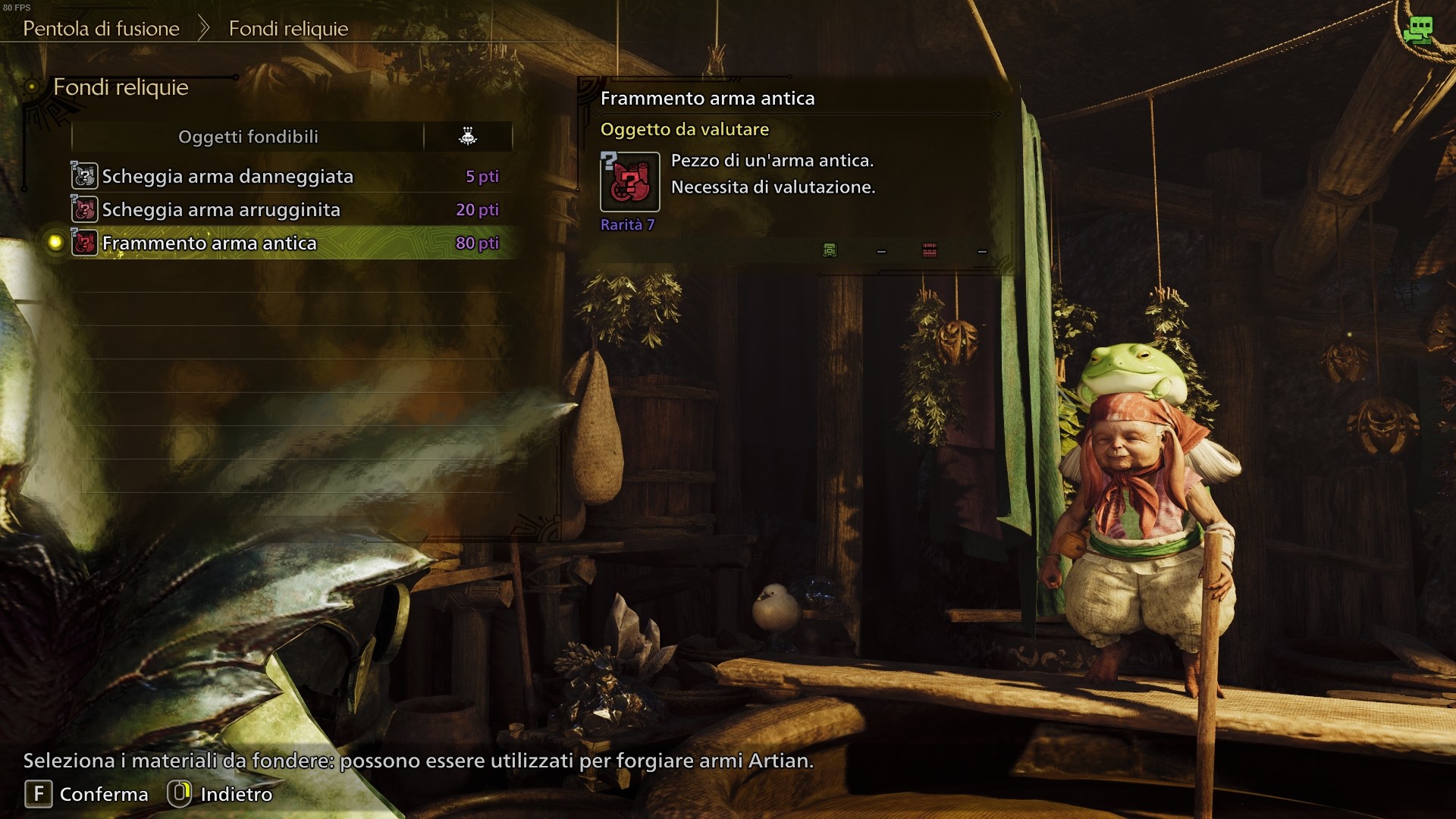
Task: Open Pentola di fusione breadcrumb
Action: coord(101,29)
